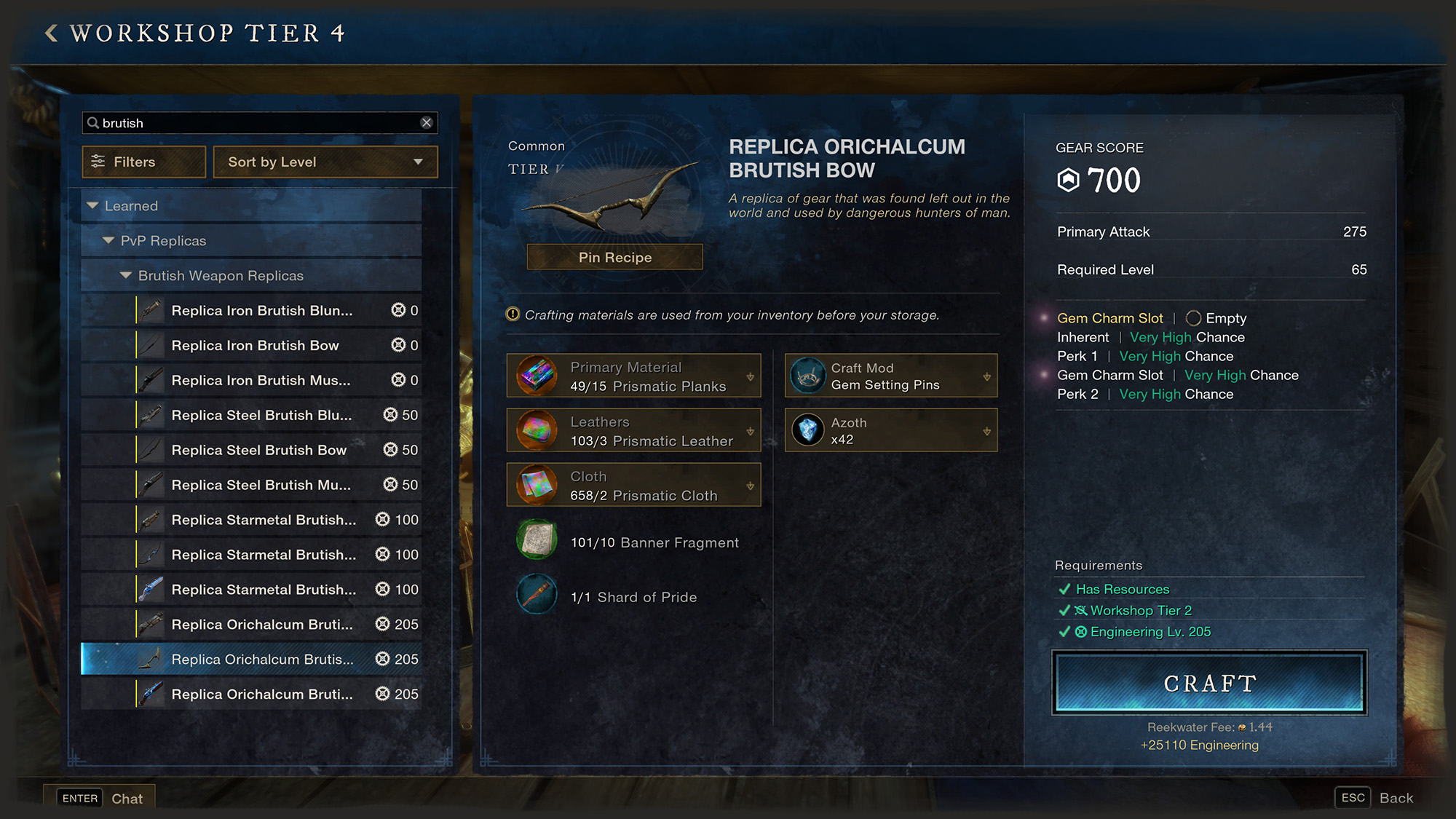Select the Replica Iron Brutish Bow recipe
The image size is (1456, 819).
[x=255, y=345]
